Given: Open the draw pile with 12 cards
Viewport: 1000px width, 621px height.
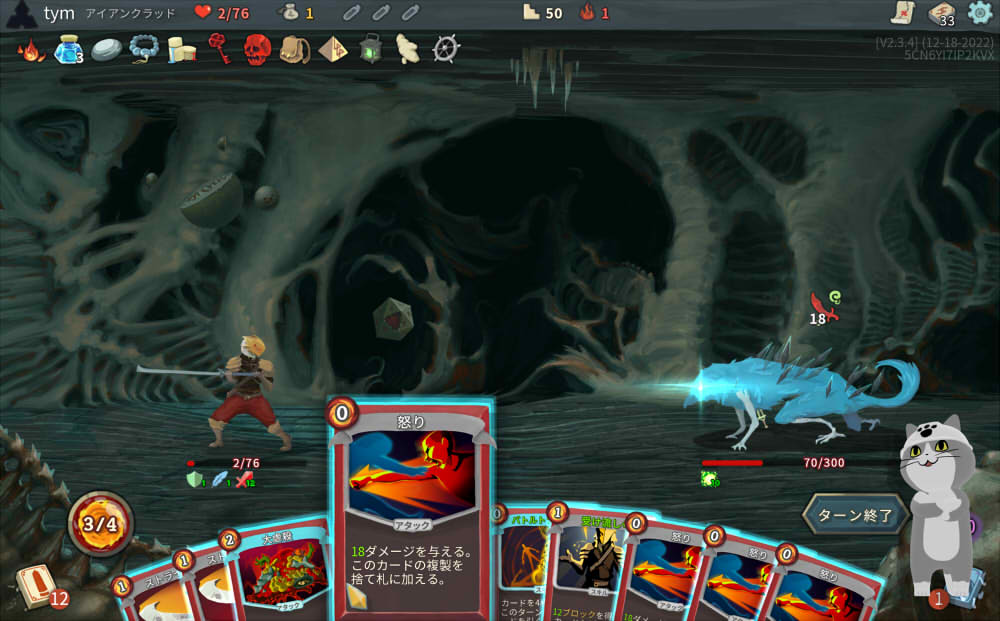Looking at the screenshot, I should pyautogui.click(x=36, y=587).
